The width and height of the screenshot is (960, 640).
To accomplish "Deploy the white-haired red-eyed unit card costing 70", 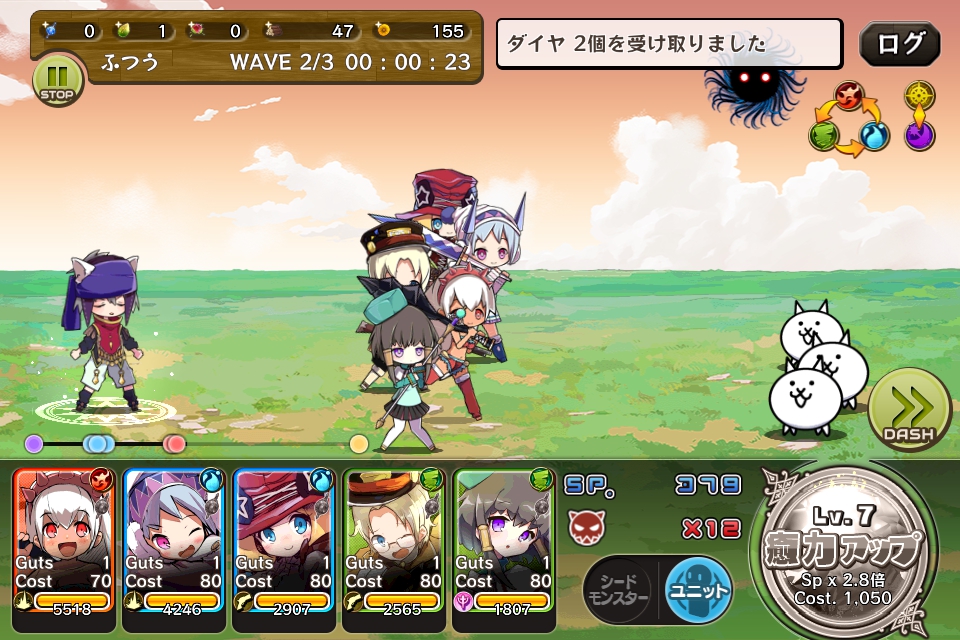I will pyautogui.click(x=65, y=538).
